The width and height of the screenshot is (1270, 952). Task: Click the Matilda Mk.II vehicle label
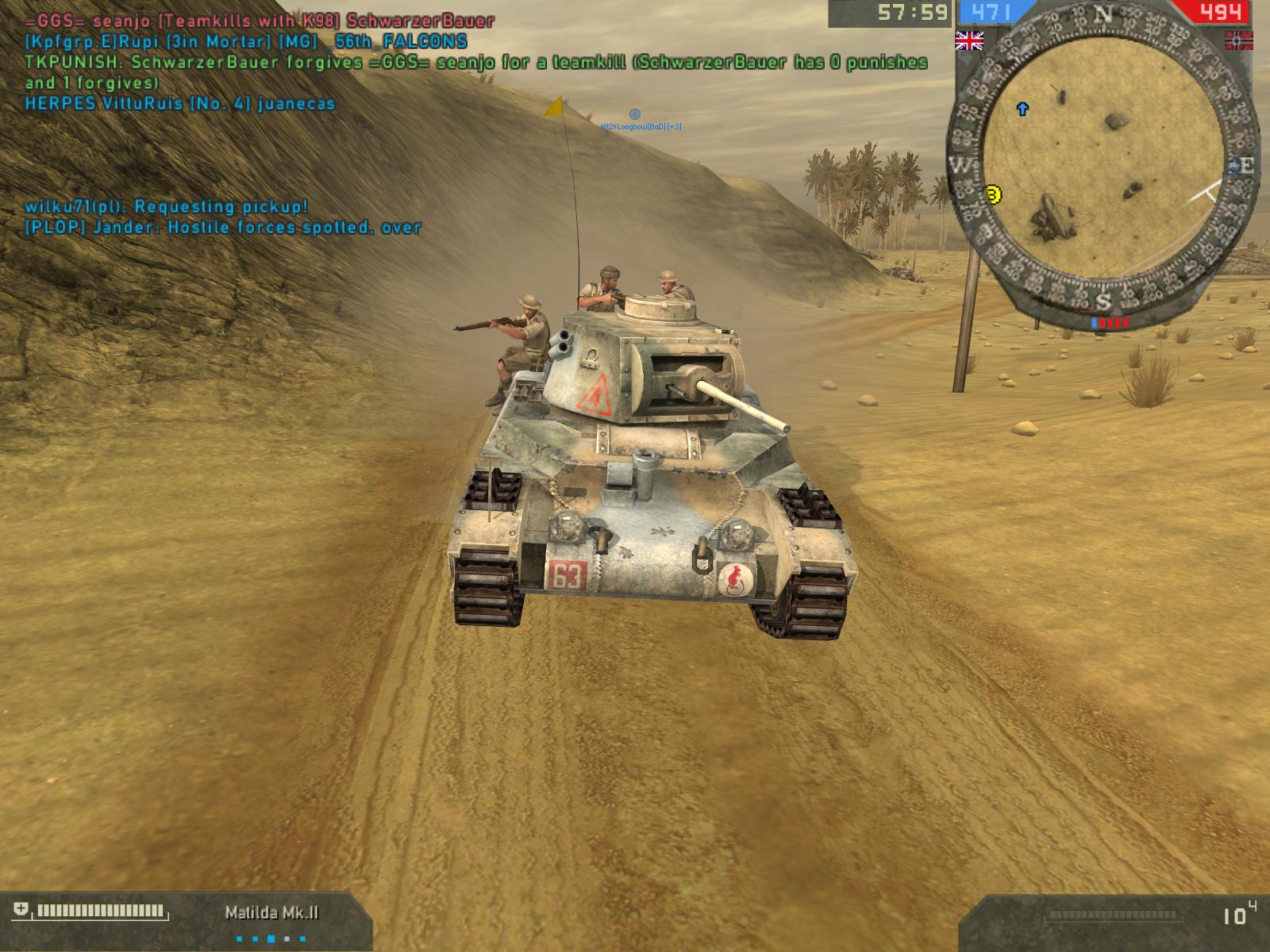pyautogui.click(x=271, y=912)
